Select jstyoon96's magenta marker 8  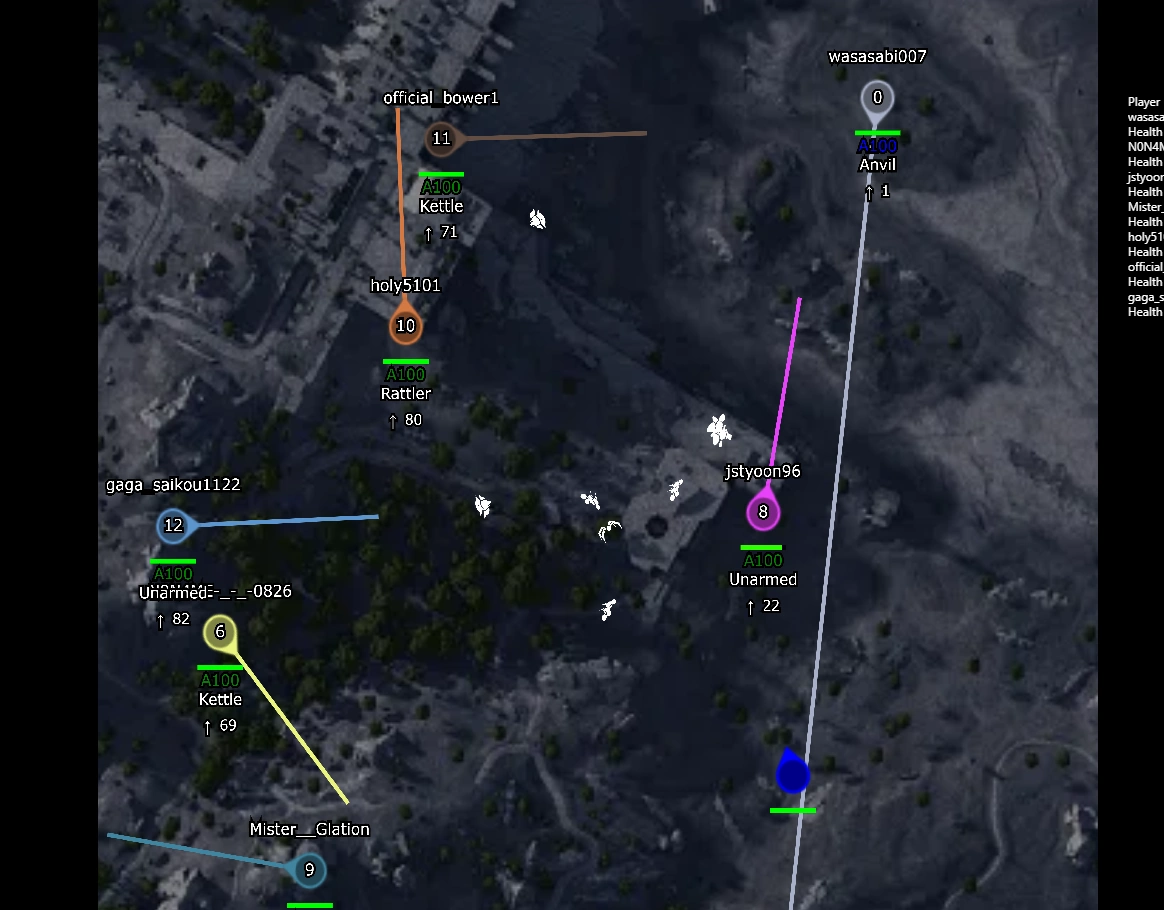pyautogui.click(x=763, y=513)
